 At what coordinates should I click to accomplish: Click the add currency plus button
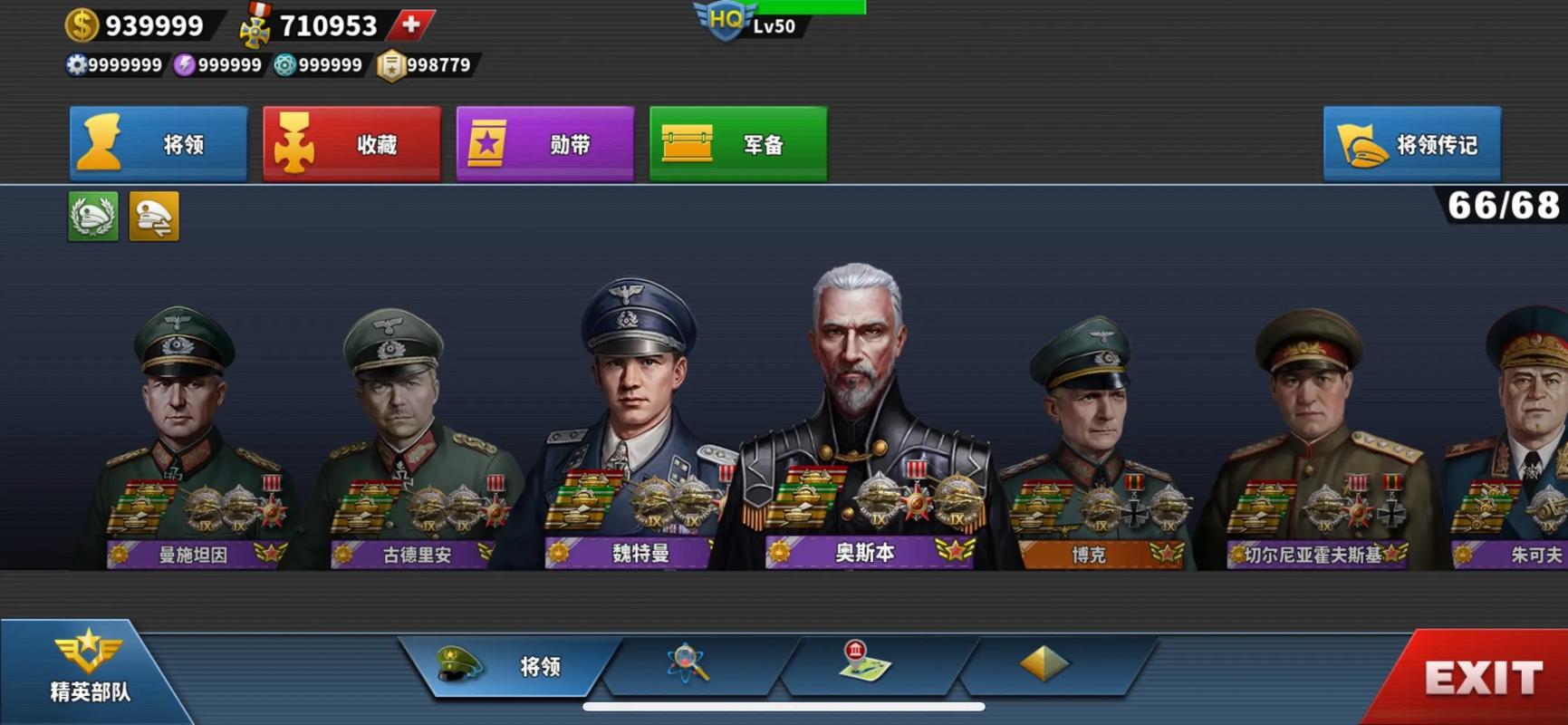click(409, 25)
